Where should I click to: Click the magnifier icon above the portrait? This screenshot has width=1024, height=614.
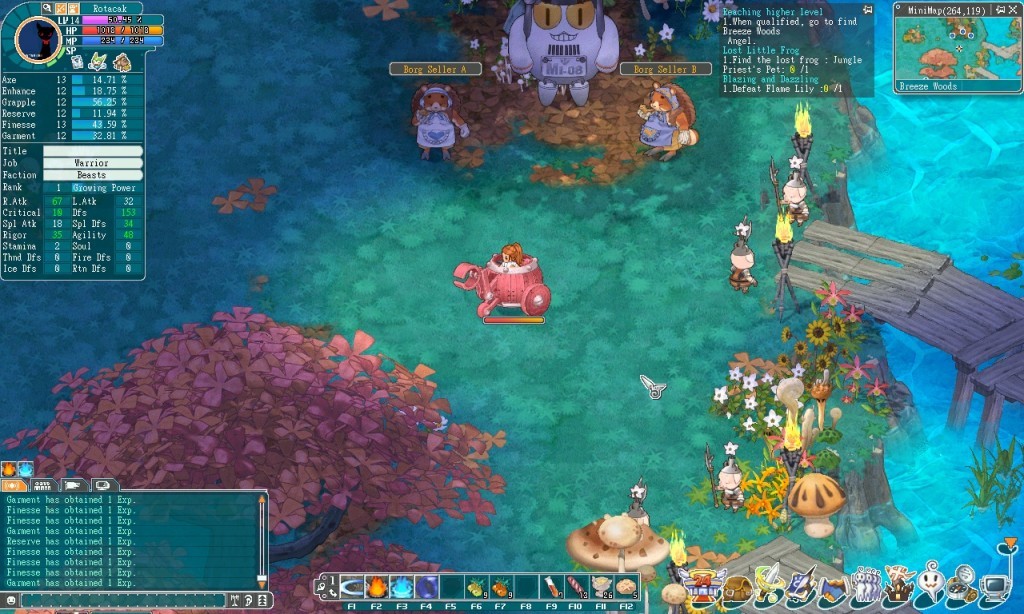(47, 8)
